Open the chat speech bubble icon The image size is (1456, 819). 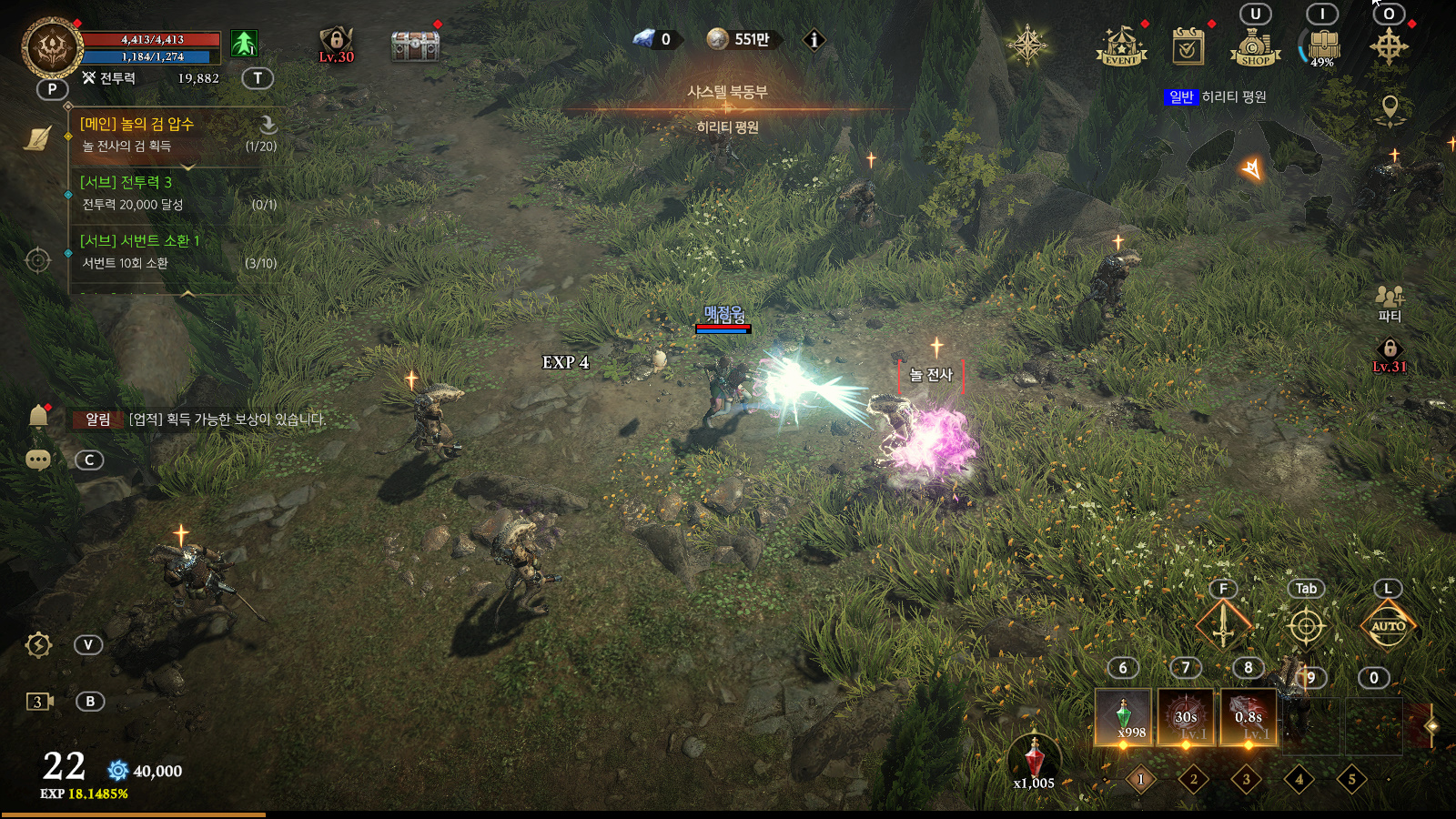38,460
